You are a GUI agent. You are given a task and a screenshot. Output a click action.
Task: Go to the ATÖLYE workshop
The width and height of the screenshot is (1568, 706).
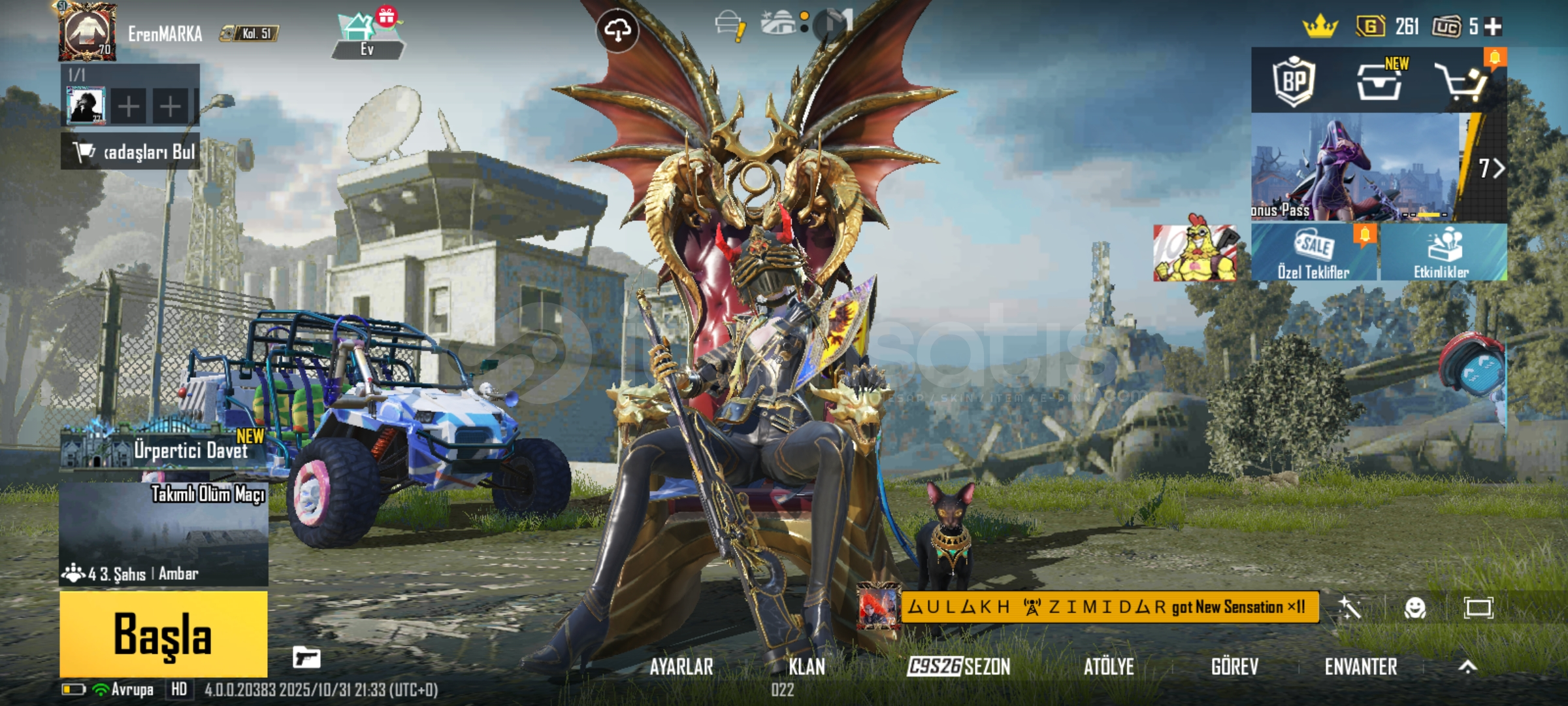[1109, 667]
